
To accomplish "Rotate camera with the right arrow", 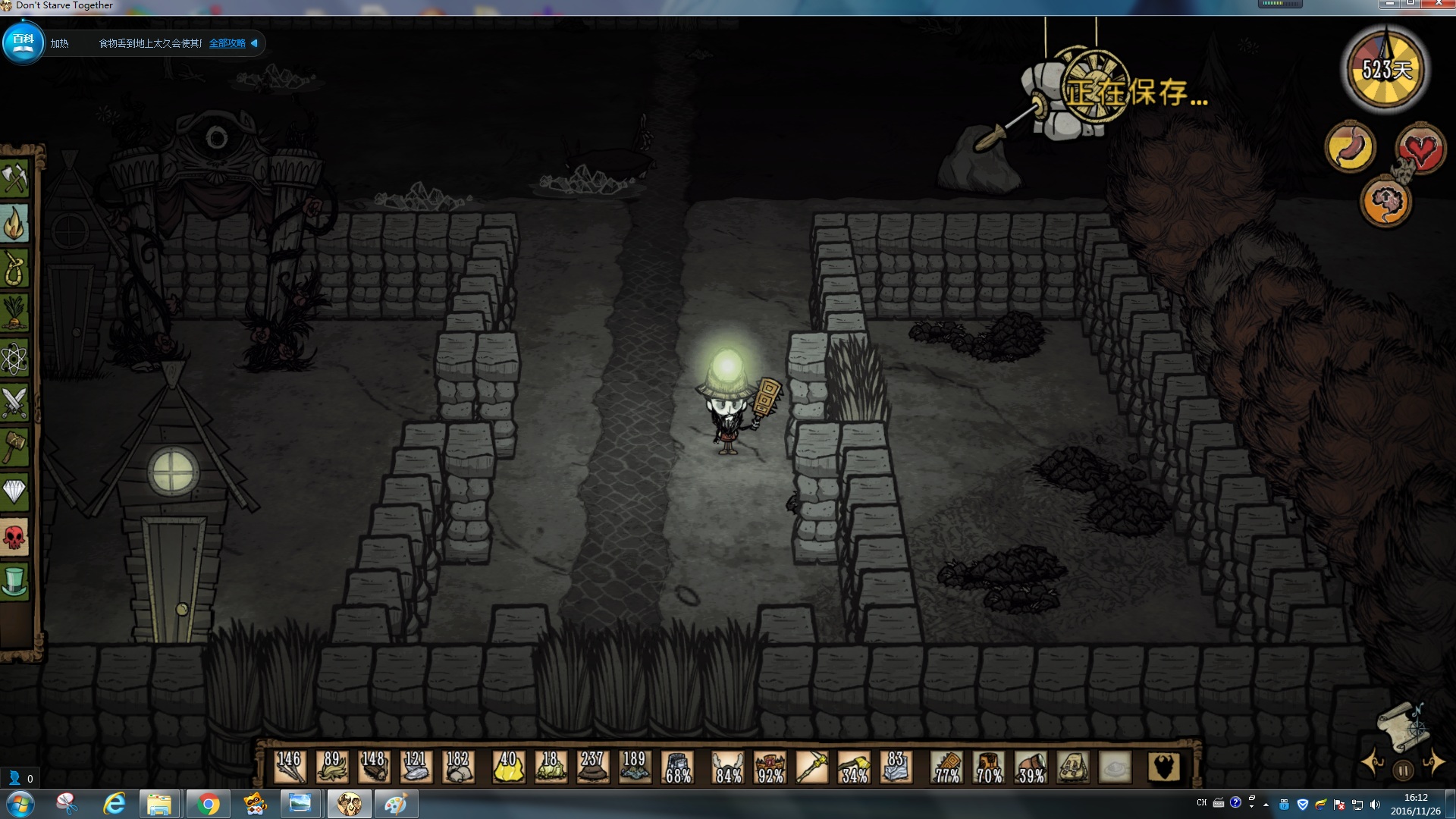I will [x=1433, y=763].
